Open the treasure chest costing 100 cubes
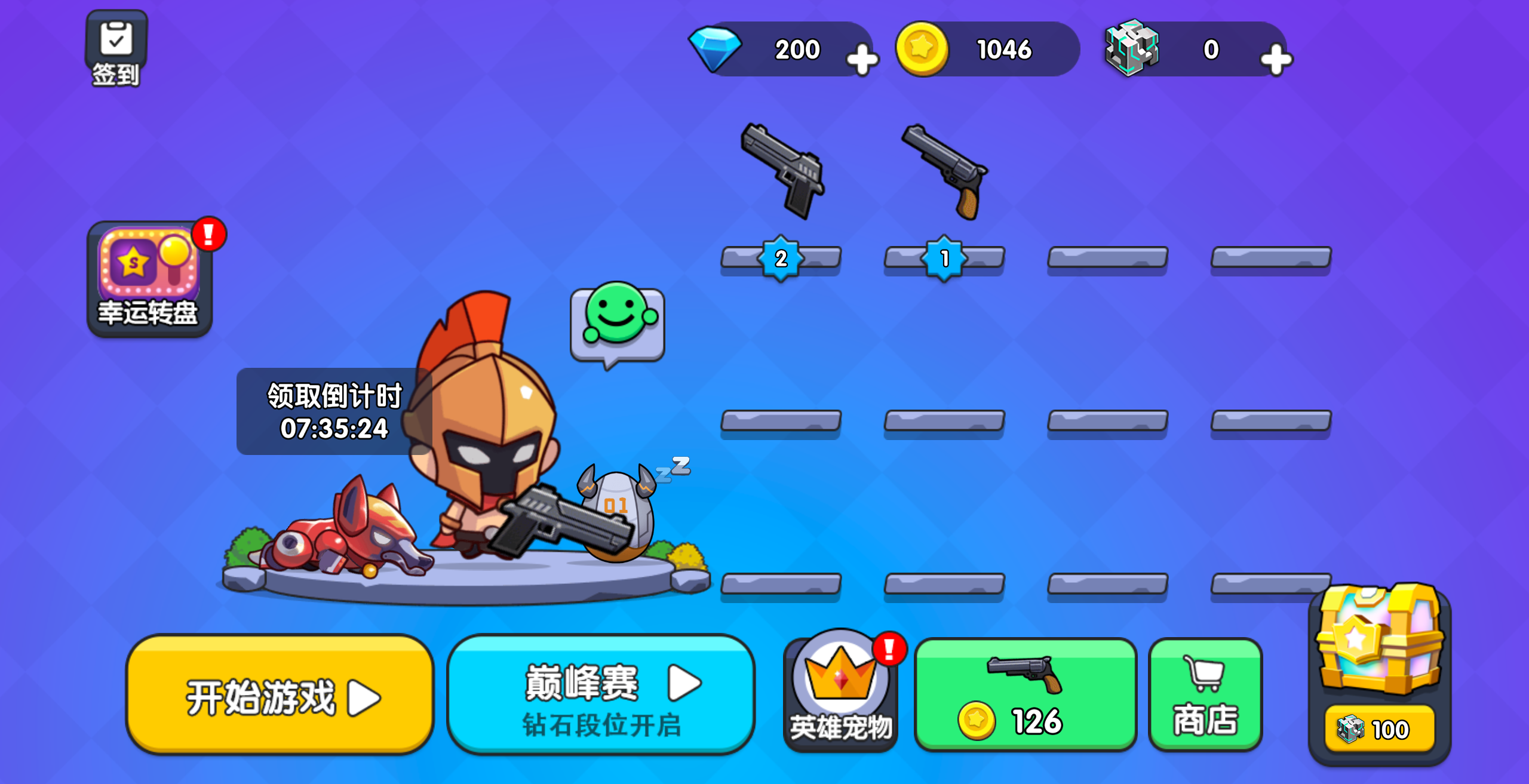1529x784 pixels. (x=1380, y=672)
